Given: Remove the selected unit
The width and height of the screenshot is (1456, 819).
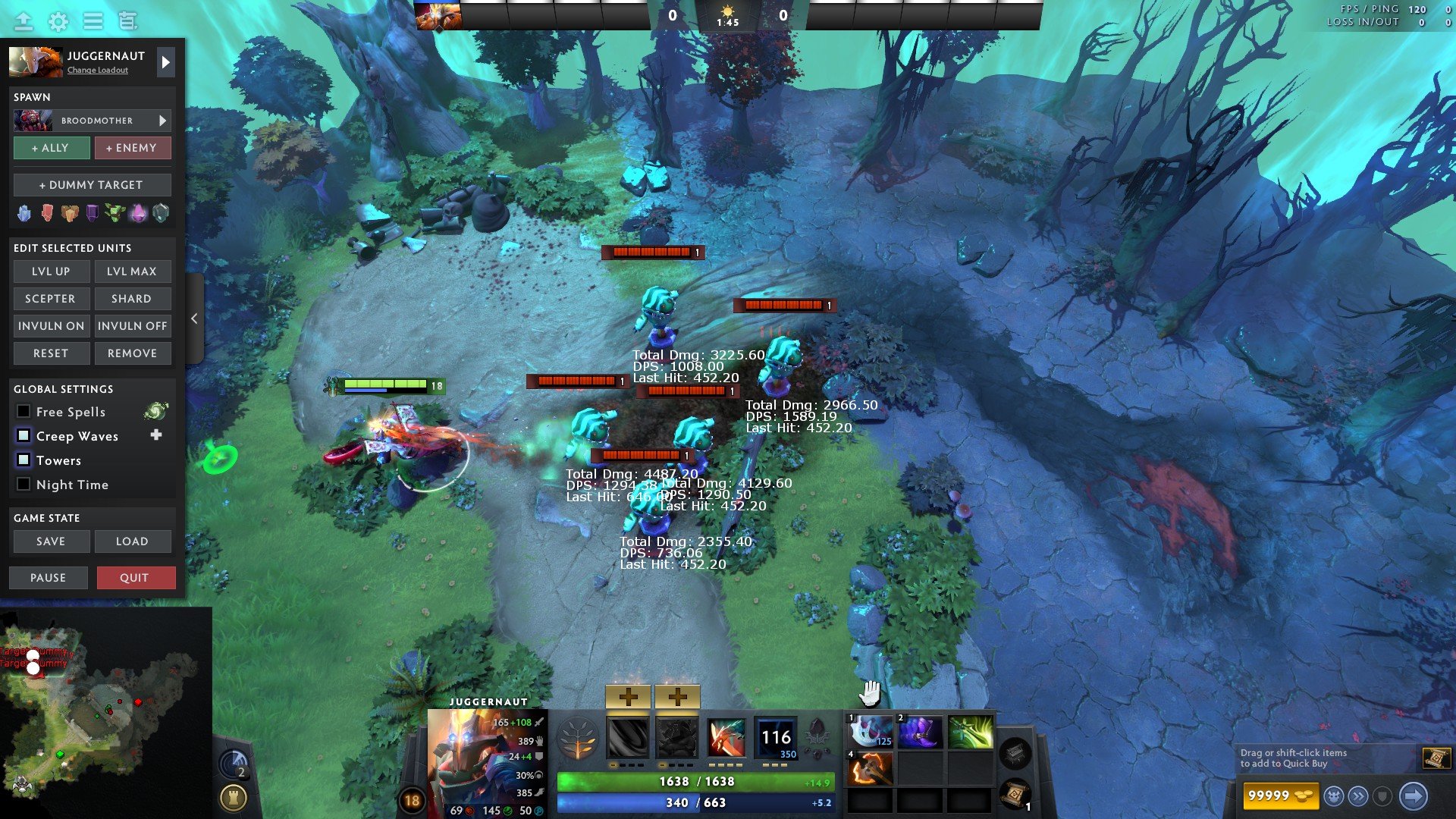Looking at the screenshot, I should [132, 353].
